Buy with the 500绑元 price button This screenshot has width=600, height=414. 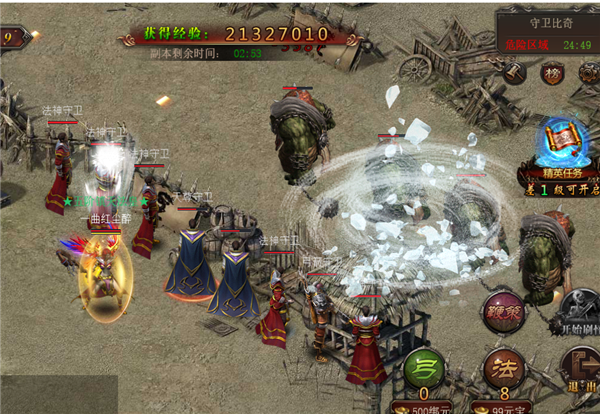coord(424,406)
